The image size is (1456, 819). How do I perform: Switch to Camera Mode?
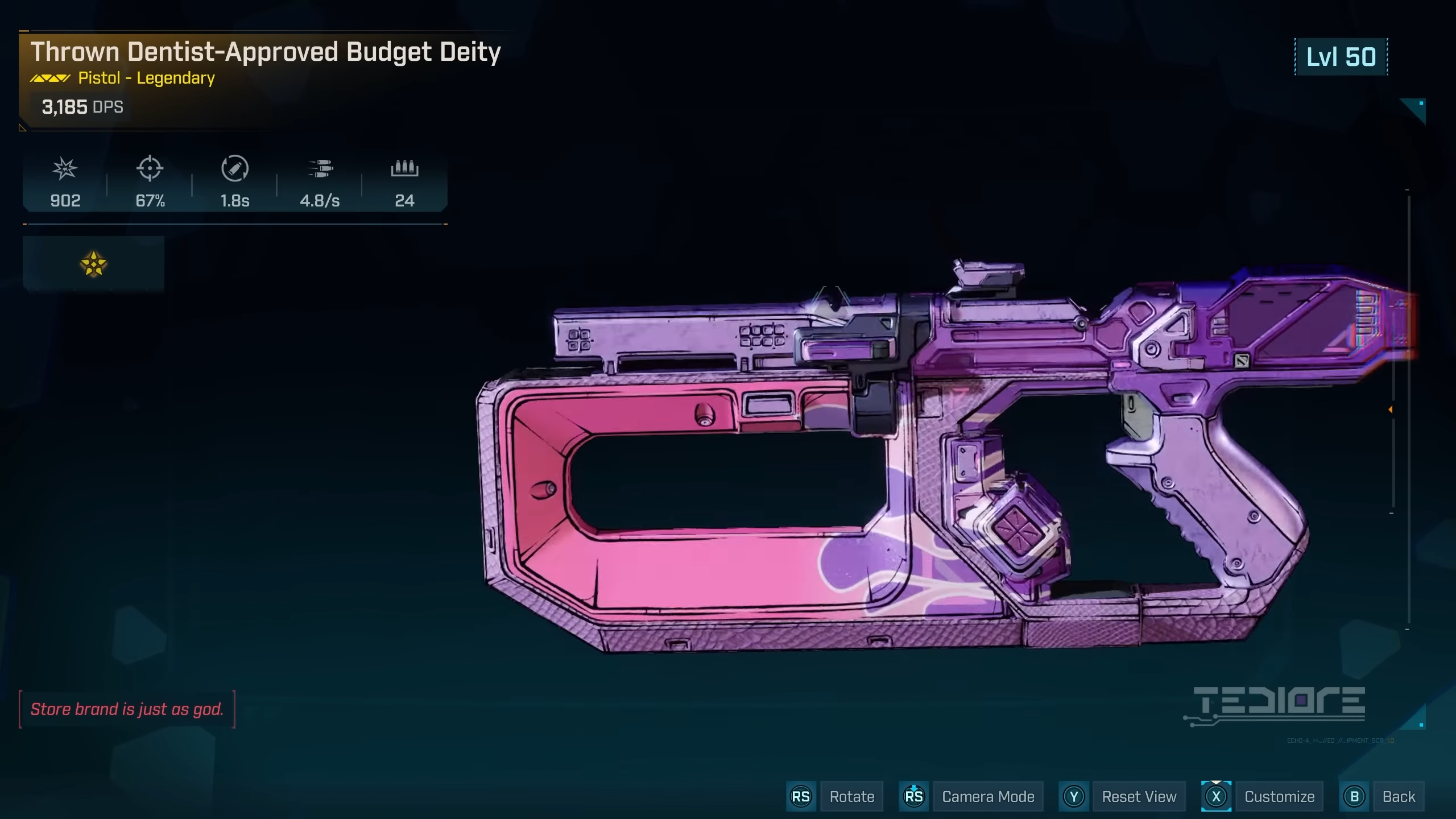(x=987, y=796)
